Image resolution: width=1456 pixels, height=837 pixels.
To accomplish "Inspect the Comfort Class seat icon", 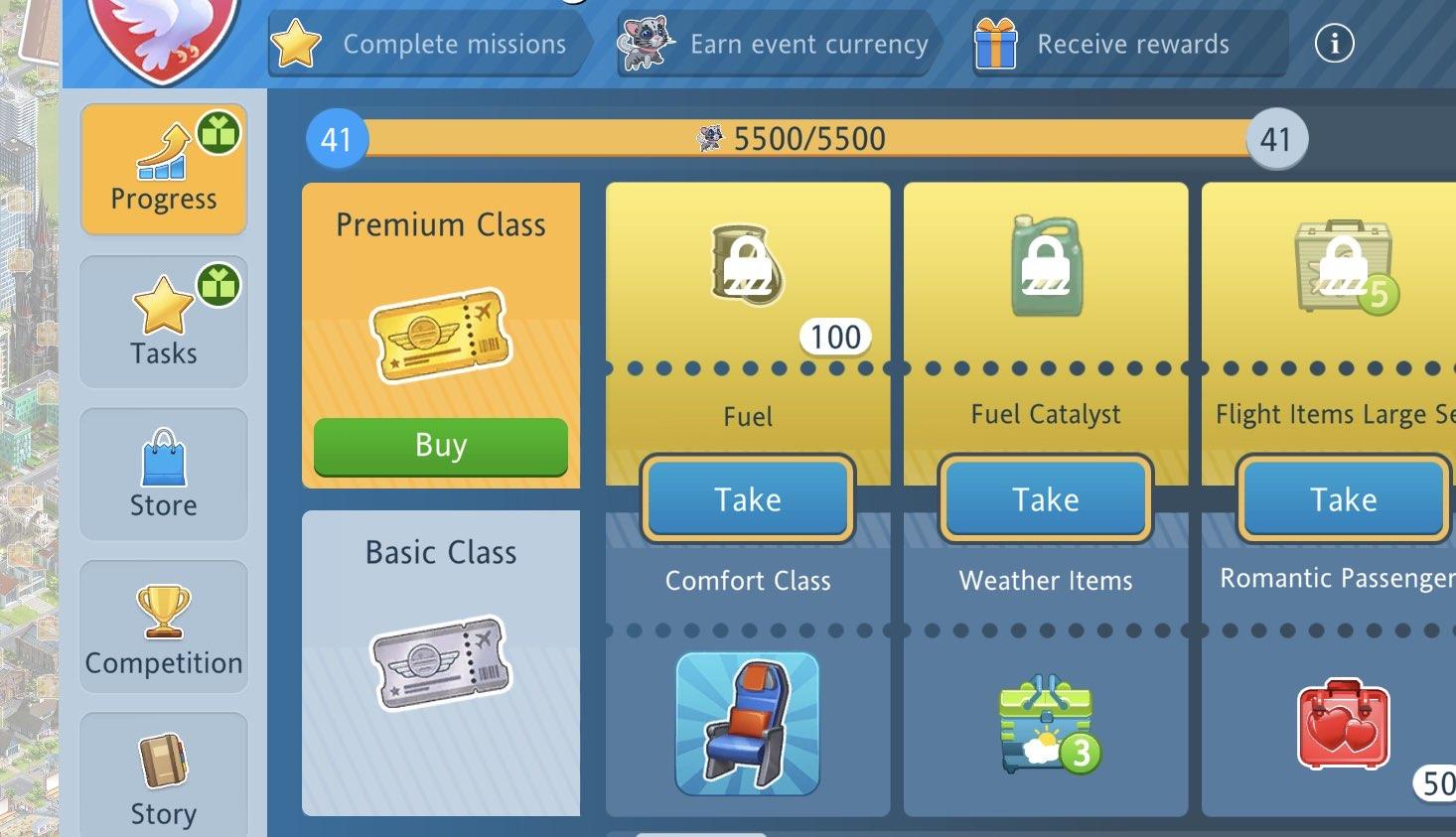I will pyautogui.click(x=747, y=724).
